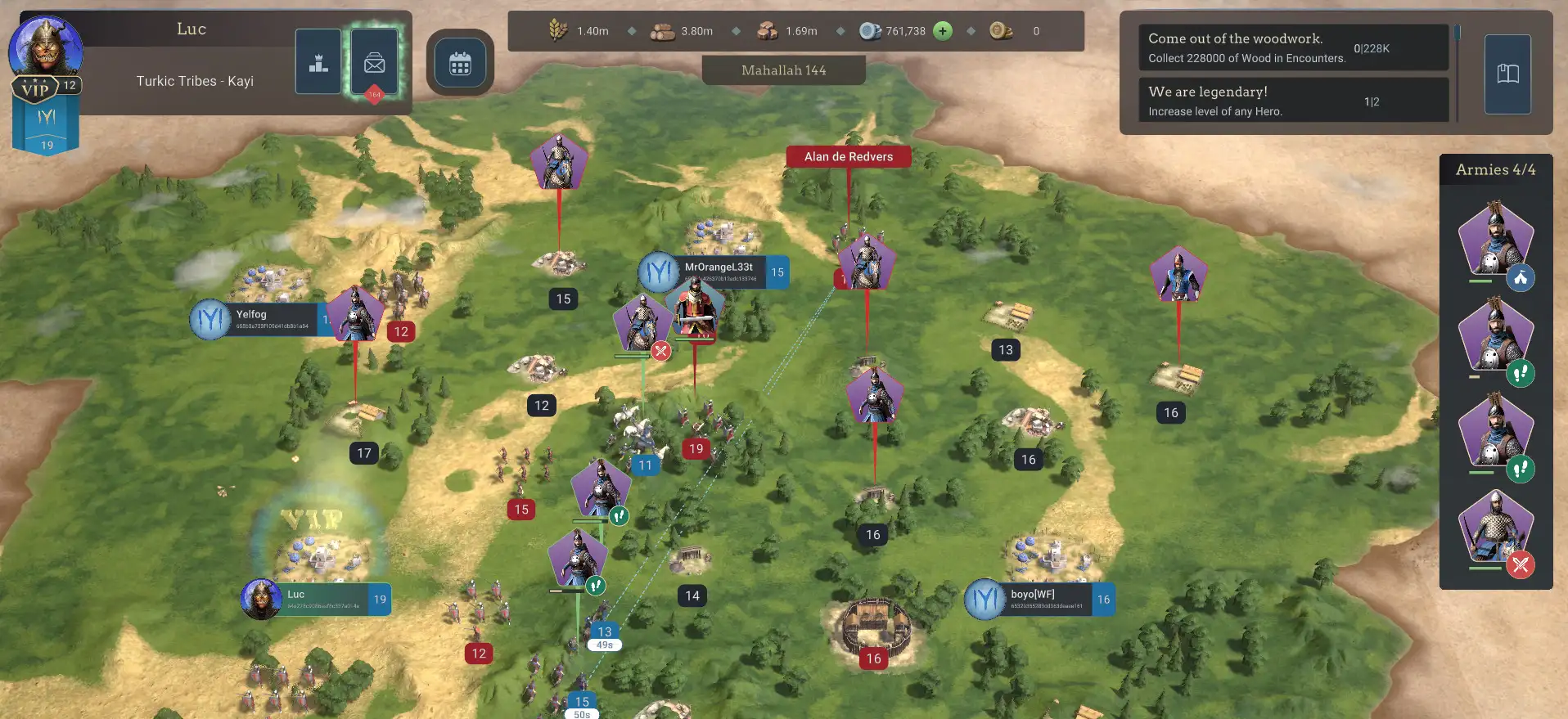Open the Turkic Tribes - Kayi faction label
Image resolution: width=1568 pixels, height=719 pixels.
(x=195, y=81)
